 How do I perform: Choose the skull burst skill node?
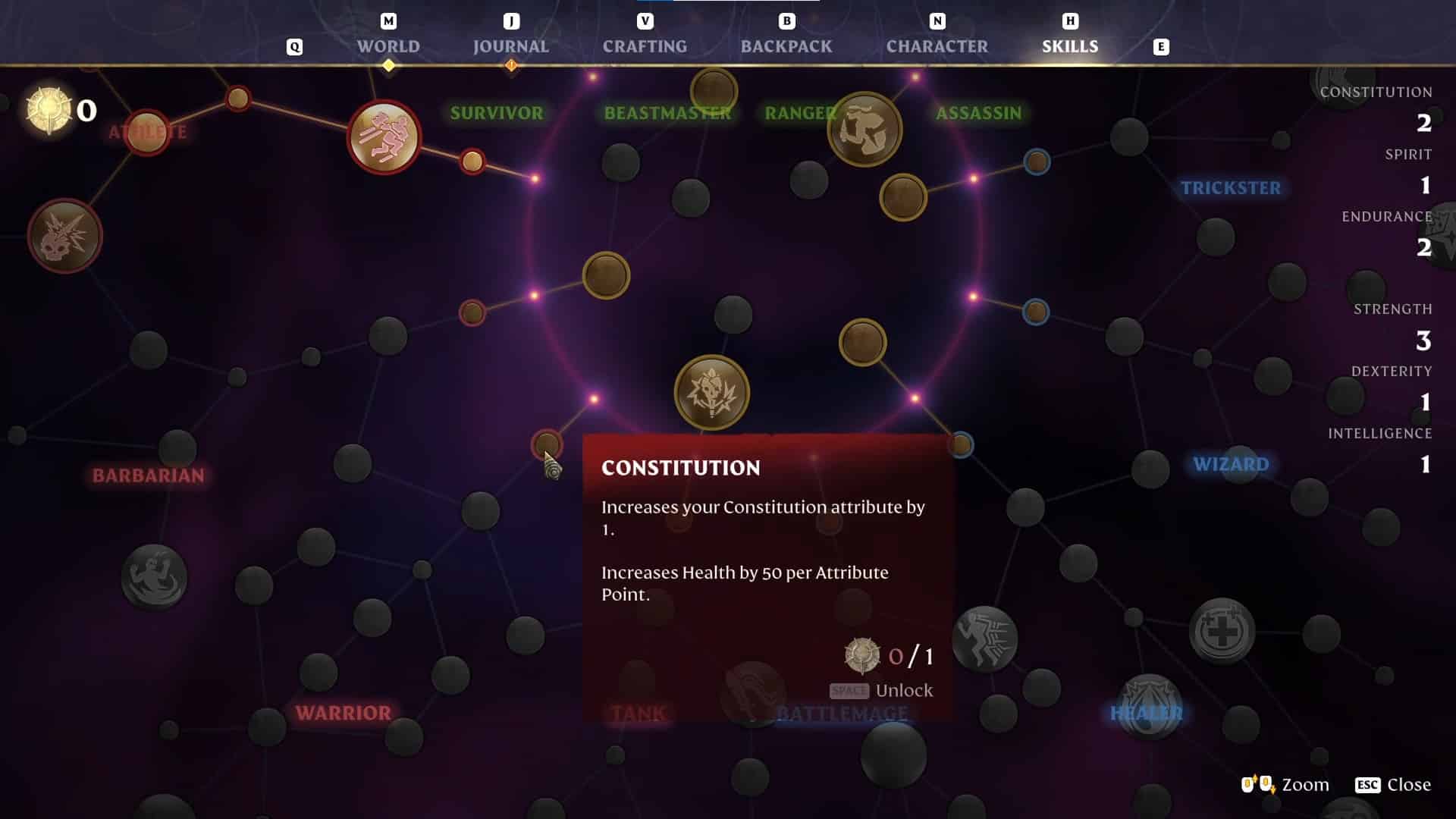coord(64,236)
